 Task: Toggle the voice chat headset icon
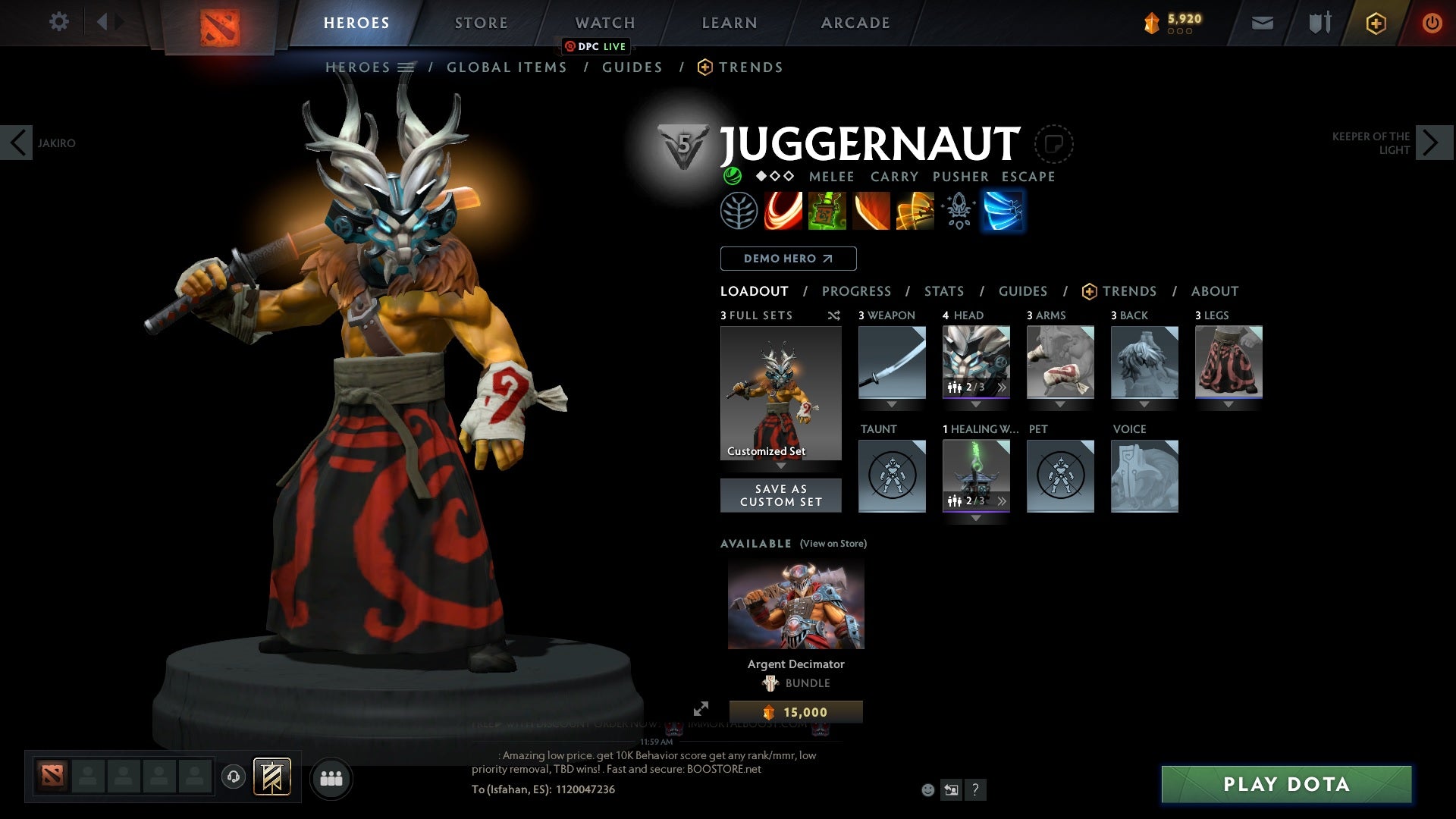point(232,778)
